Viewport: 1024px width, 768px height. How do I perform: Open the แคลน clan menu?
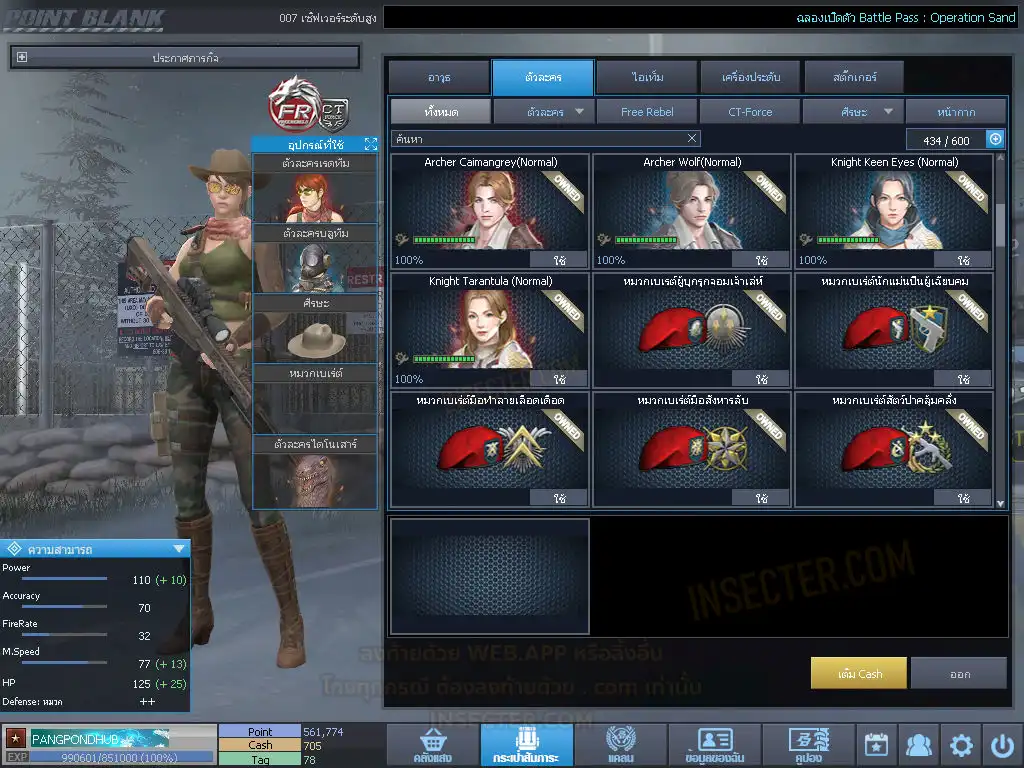(620, 745)
